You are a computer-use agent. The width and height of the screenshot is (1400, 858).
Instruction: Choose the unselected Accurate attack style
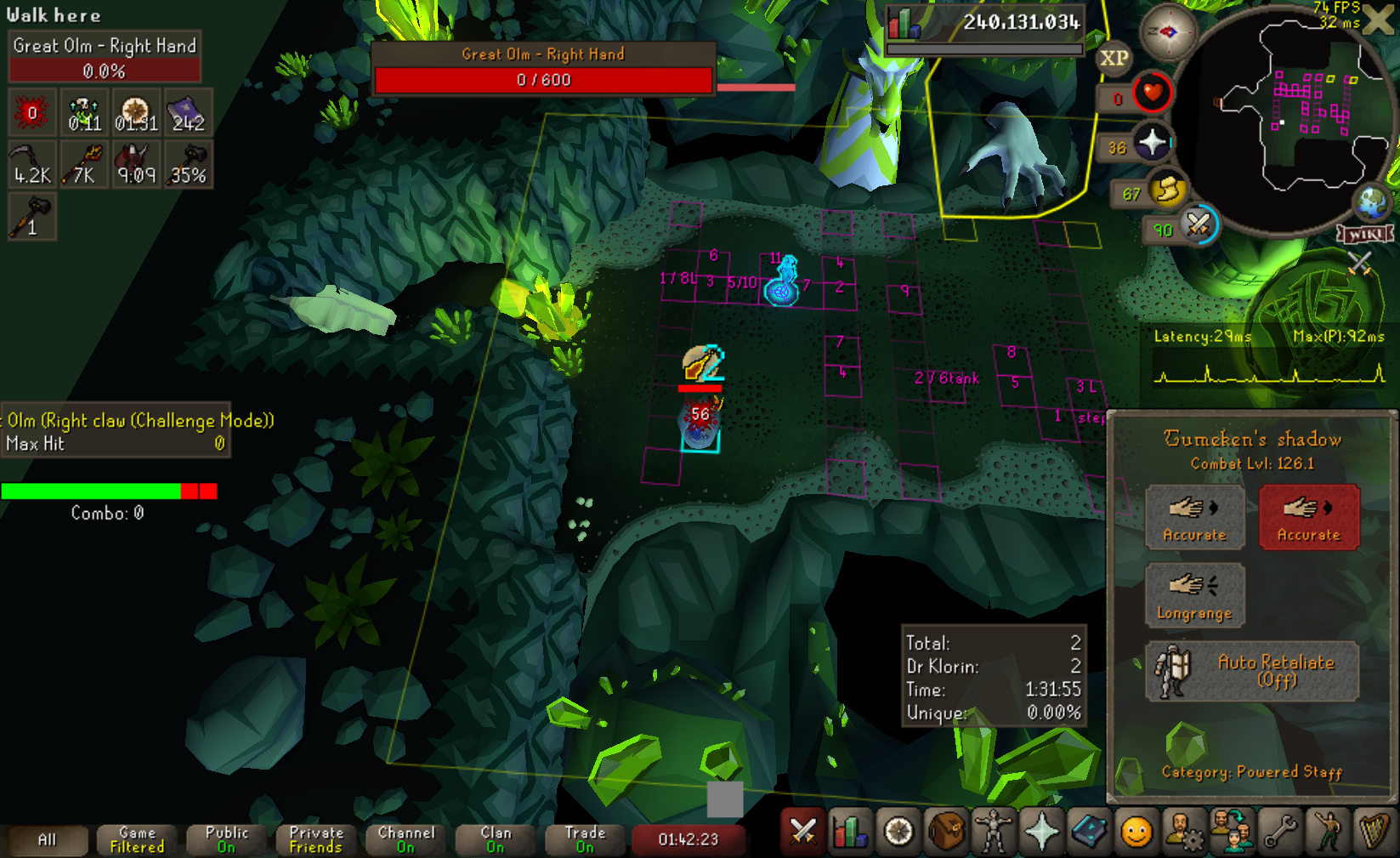point(1194,517)
